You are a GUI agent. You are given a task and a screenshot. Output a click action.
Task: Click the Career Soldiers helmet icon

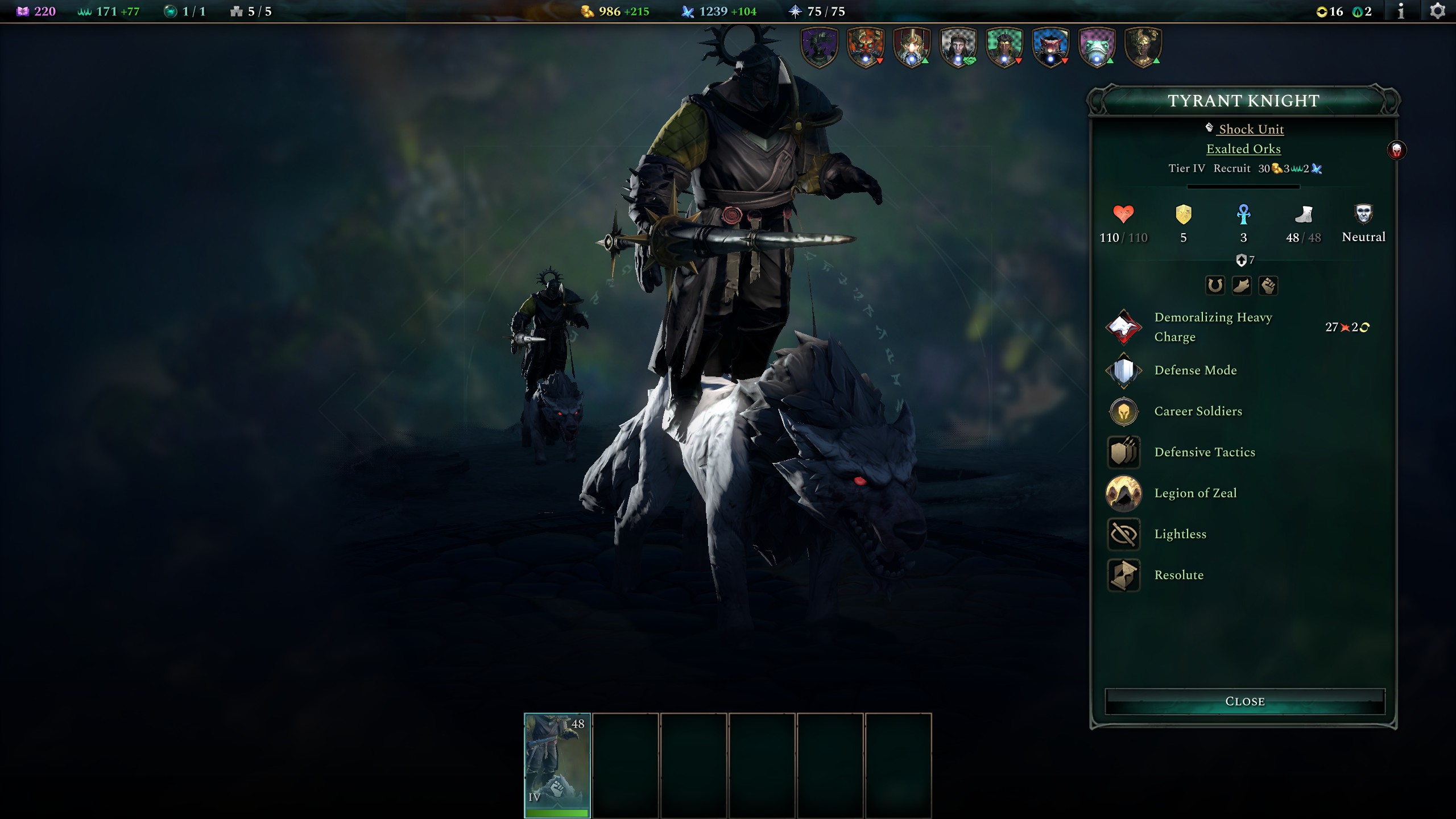(1124, 411)
